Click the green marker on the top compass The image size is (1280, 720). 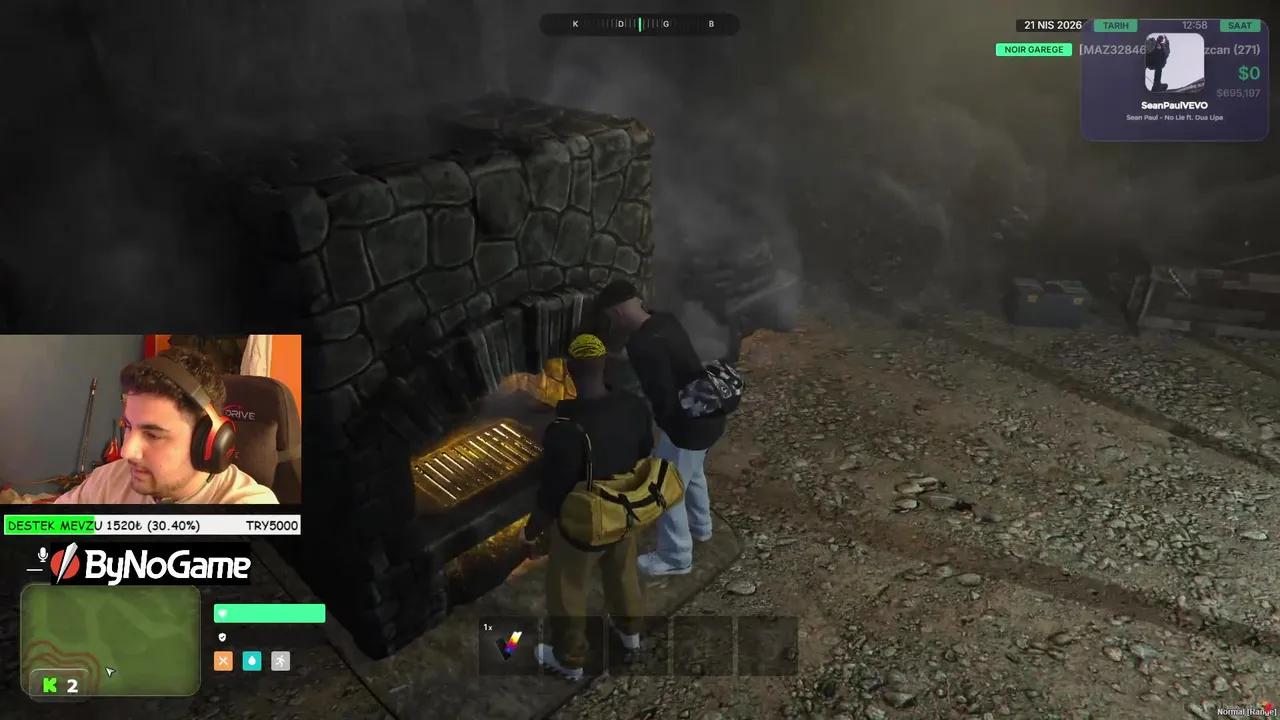[x=640, y=24]
